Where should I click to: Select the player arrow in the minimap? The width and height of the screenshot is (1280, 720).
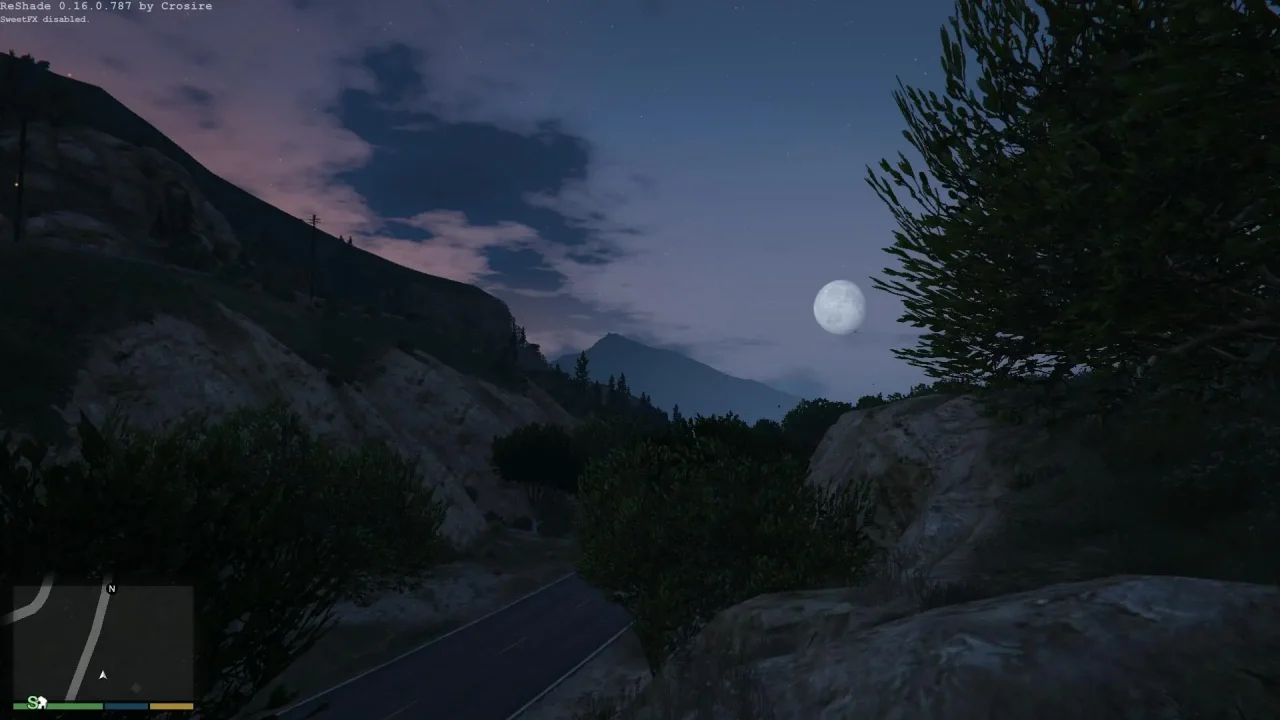click(103, 675)
